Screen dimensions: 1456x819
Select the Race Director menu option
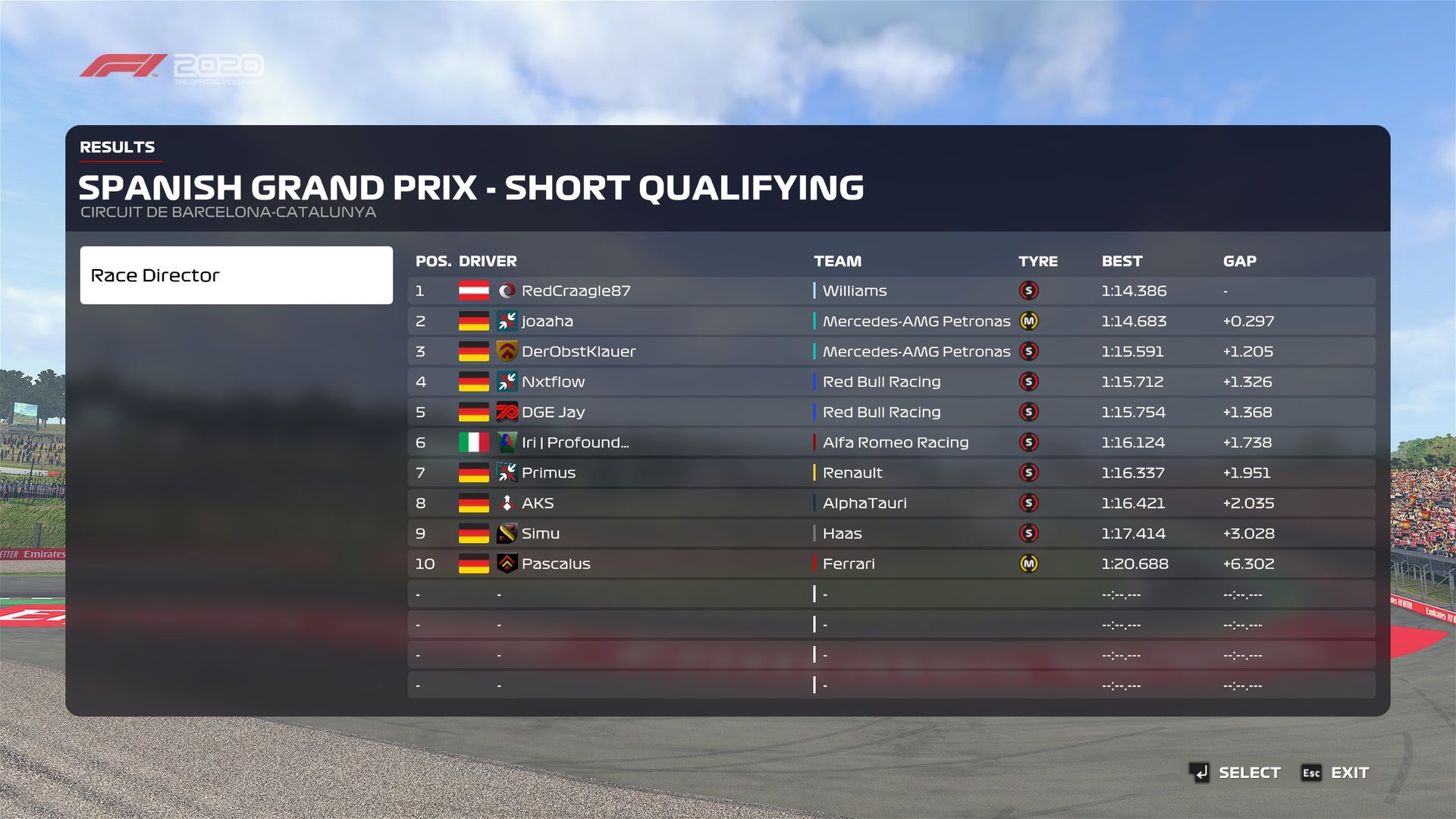pyautogui.click(x=236, y=275)
